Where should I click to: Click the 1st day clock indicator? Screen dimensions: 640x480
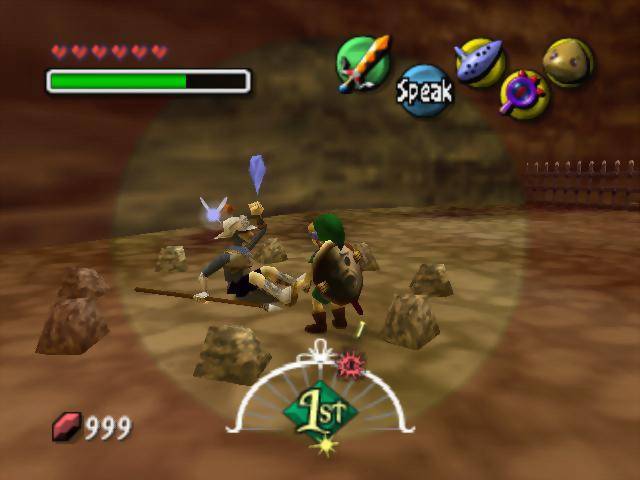(320, 410)
